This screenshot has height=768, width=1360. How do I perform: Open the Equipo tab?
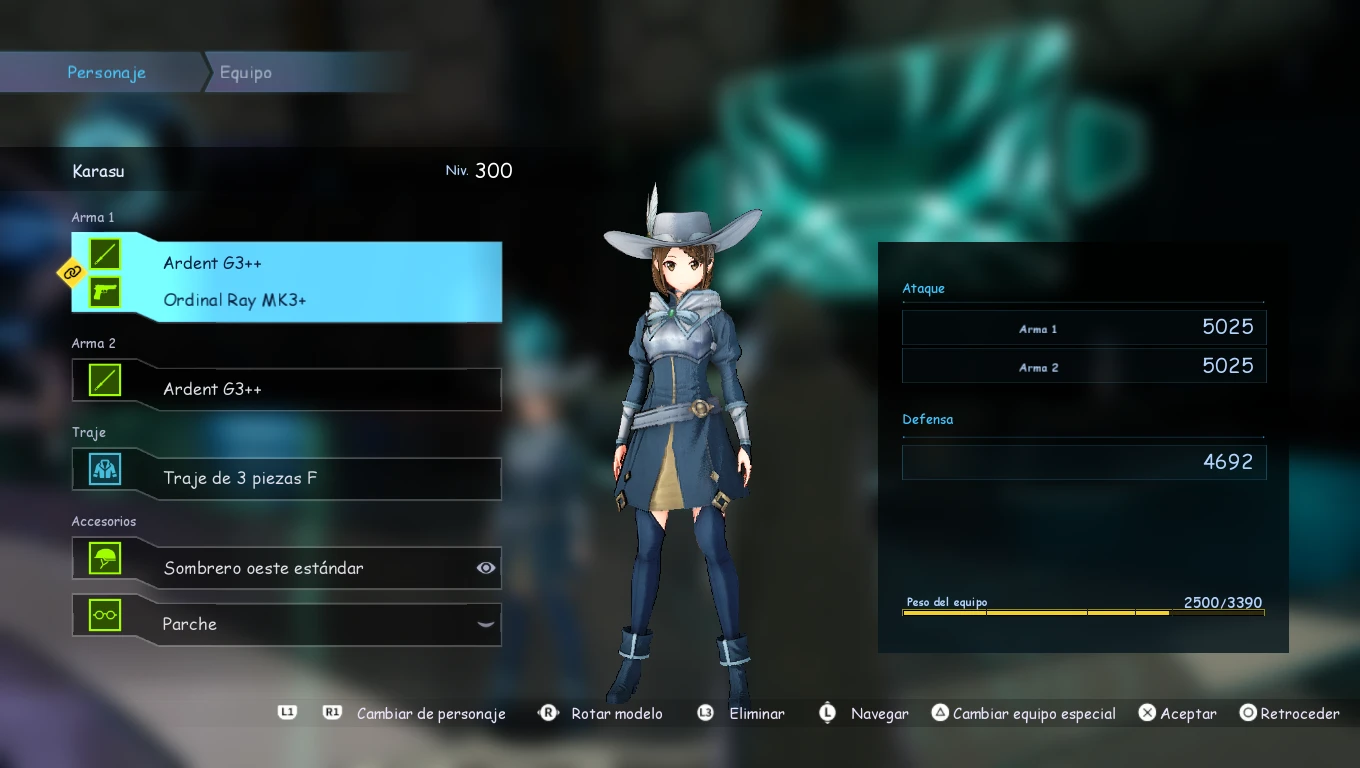point(246,73)
